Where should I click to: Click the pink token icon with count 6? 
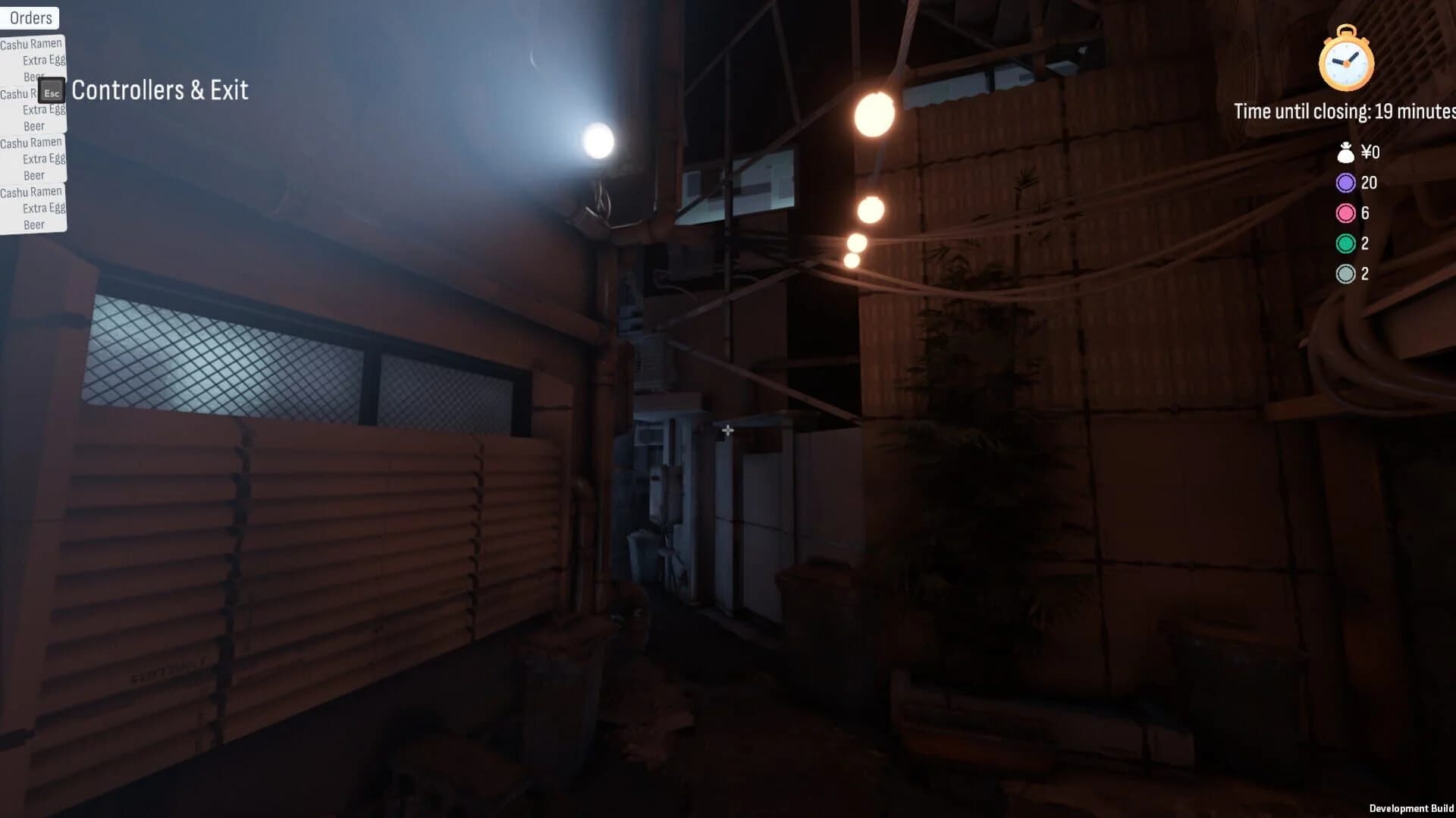tap(1345, 213)
